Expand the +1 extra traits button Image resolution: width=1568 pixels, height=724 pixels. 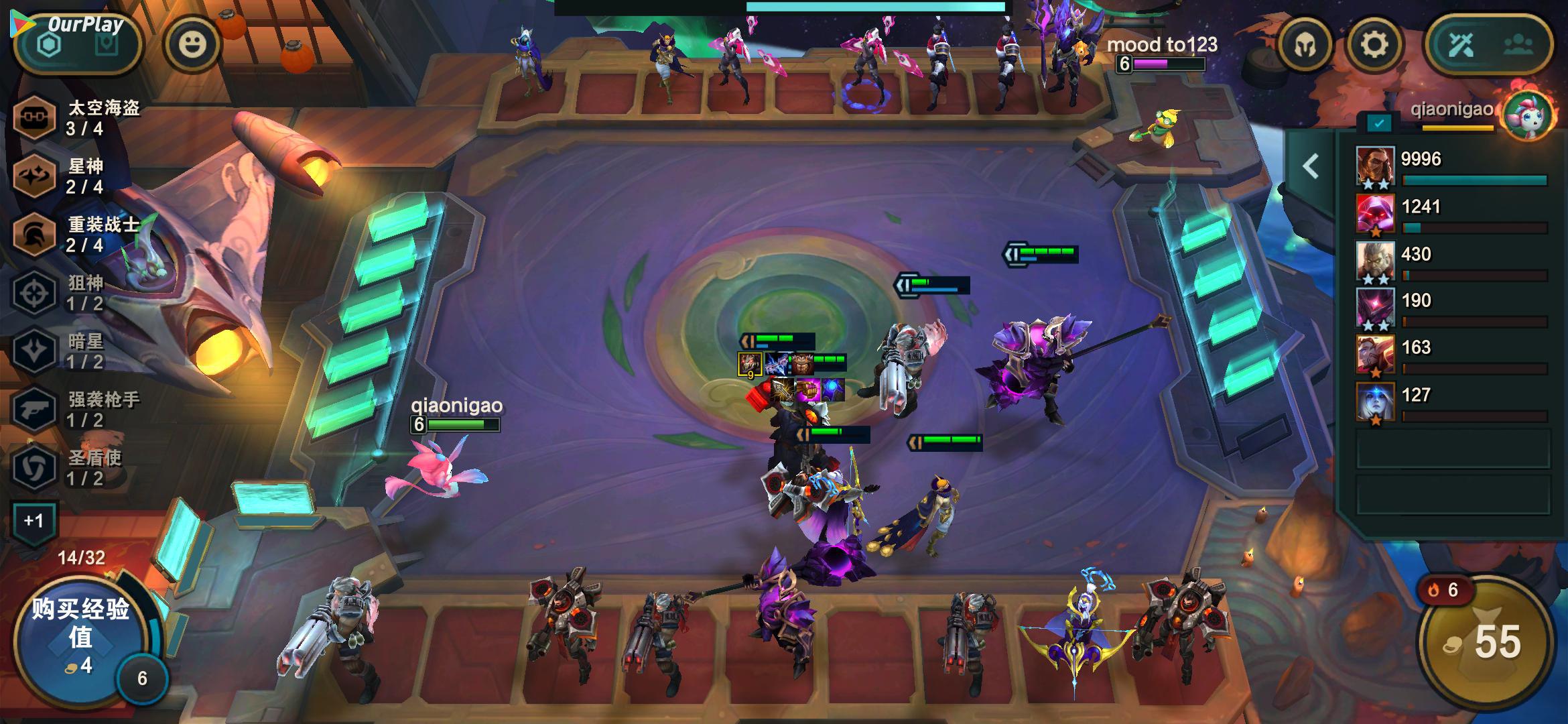34,521
